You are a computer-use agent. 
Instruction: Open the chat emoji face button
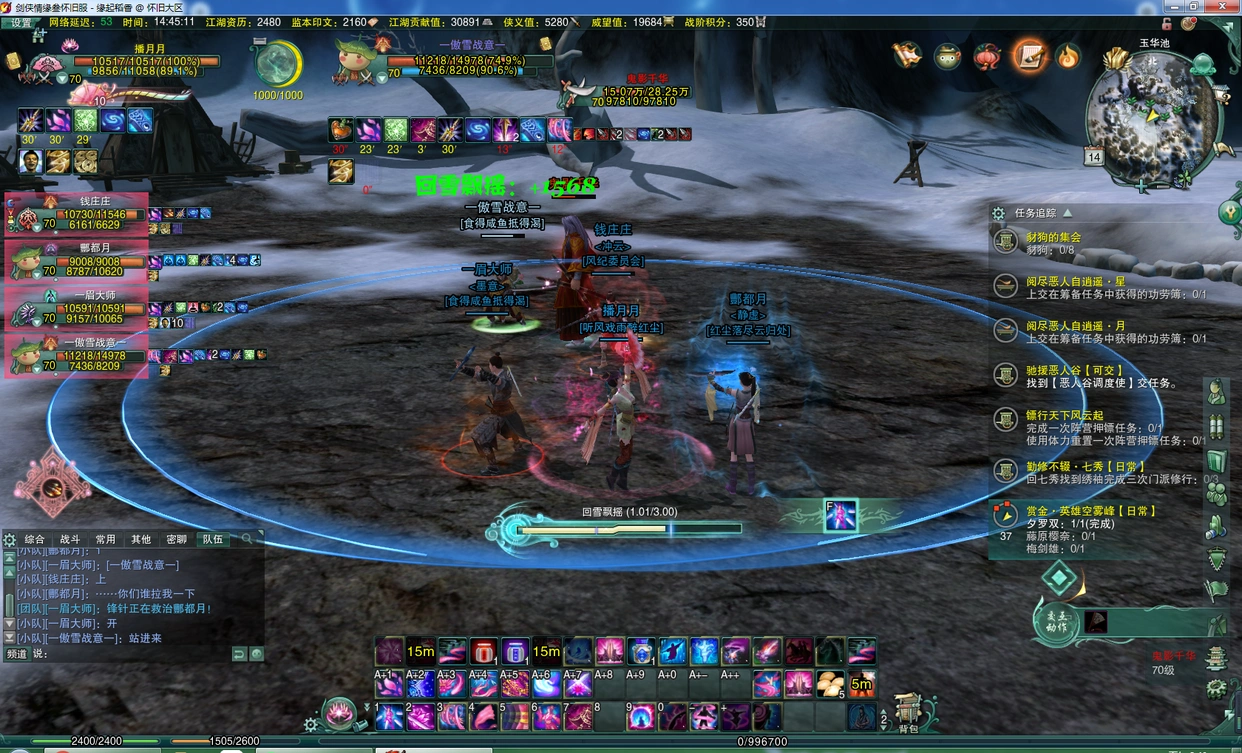(257, 654)
